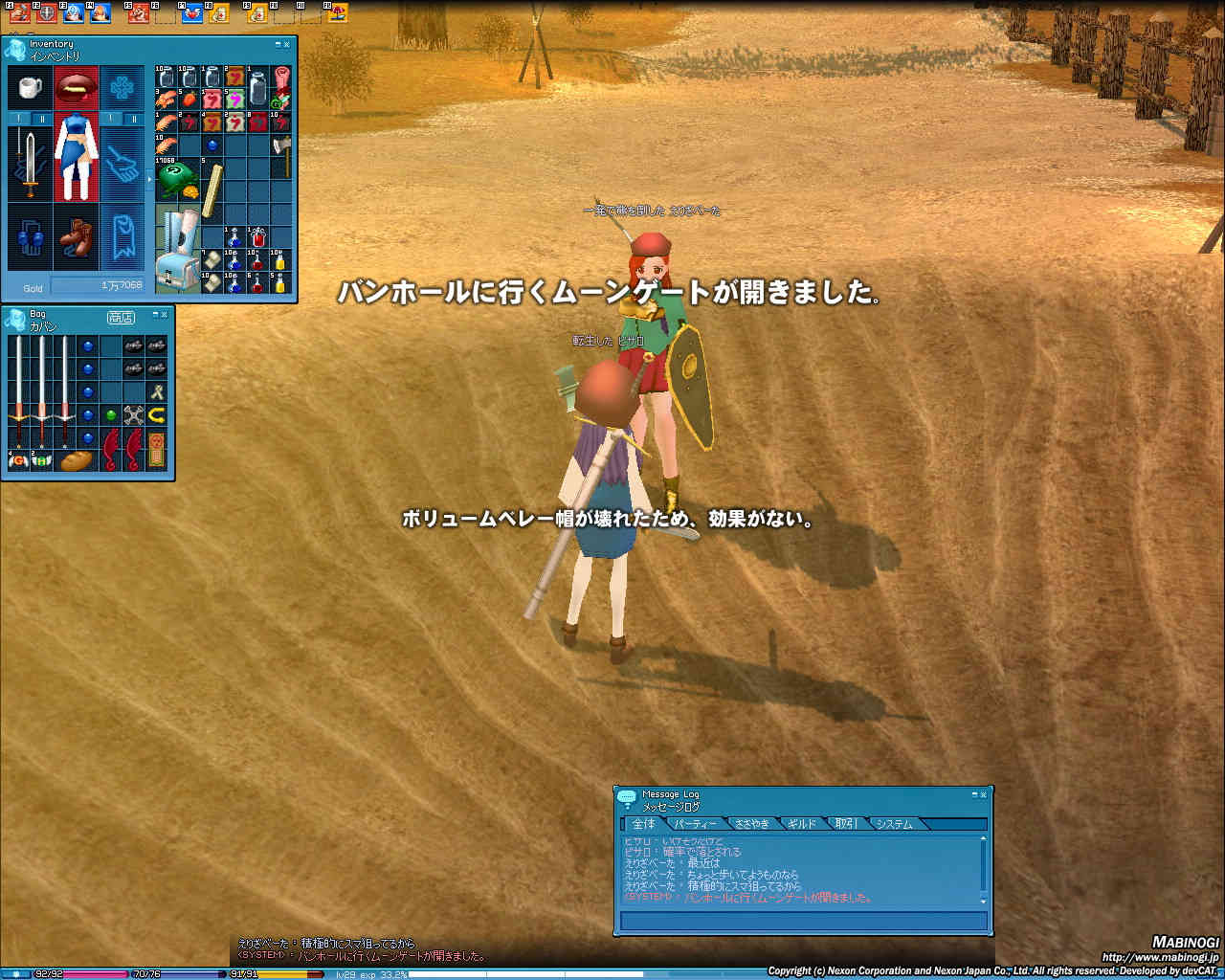Viewport: 1225px width, 980px height.
Task: Close the Bag window
Action: 164,314
